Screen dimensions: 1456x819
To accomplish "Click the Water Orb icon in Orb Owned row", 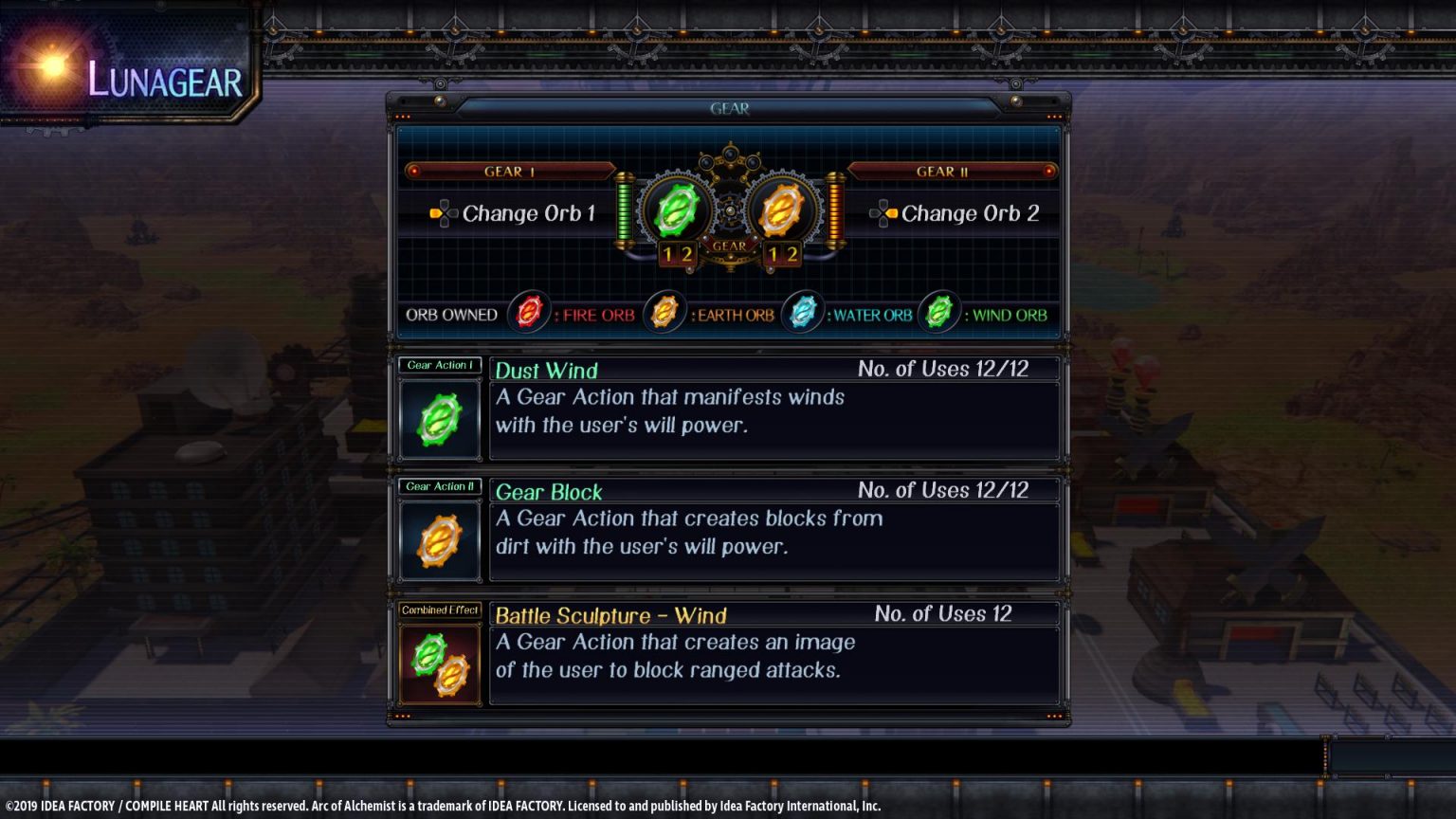I will coord(801,313).
